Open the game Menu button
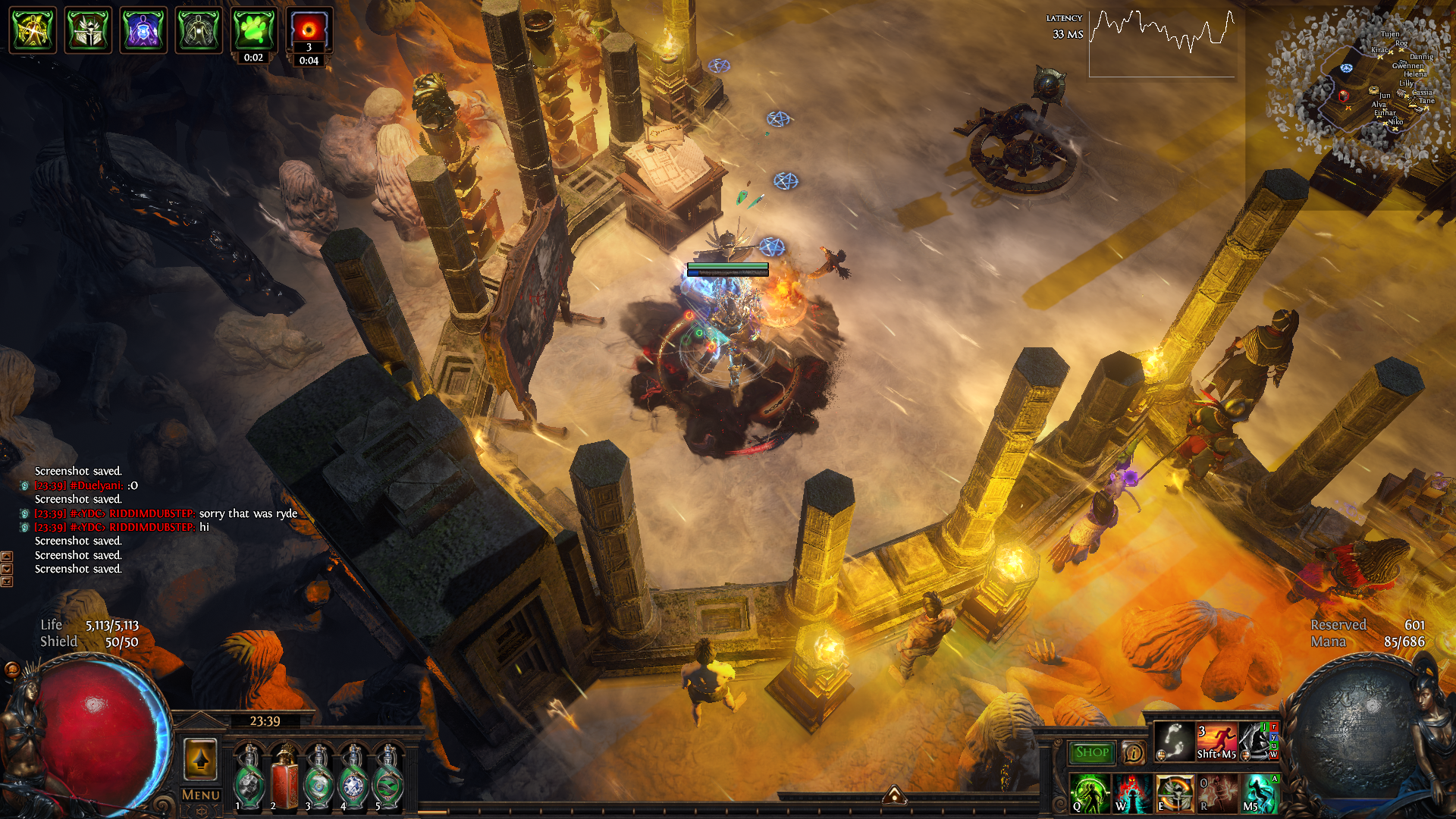Screen dimensions: 1456x819 (x=201, y=795)
